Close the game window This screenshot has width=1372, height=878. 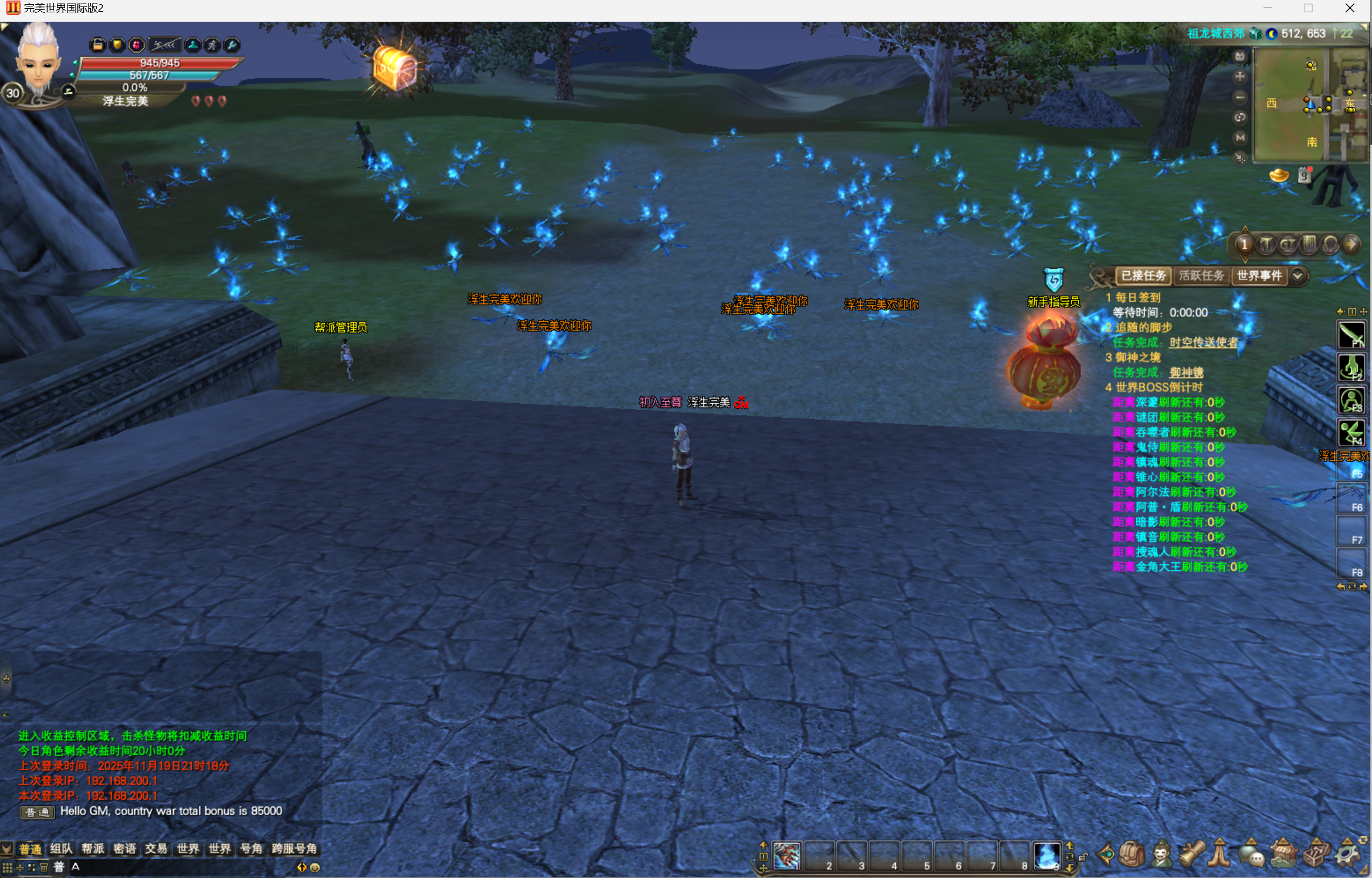[x=1350, y=8]
